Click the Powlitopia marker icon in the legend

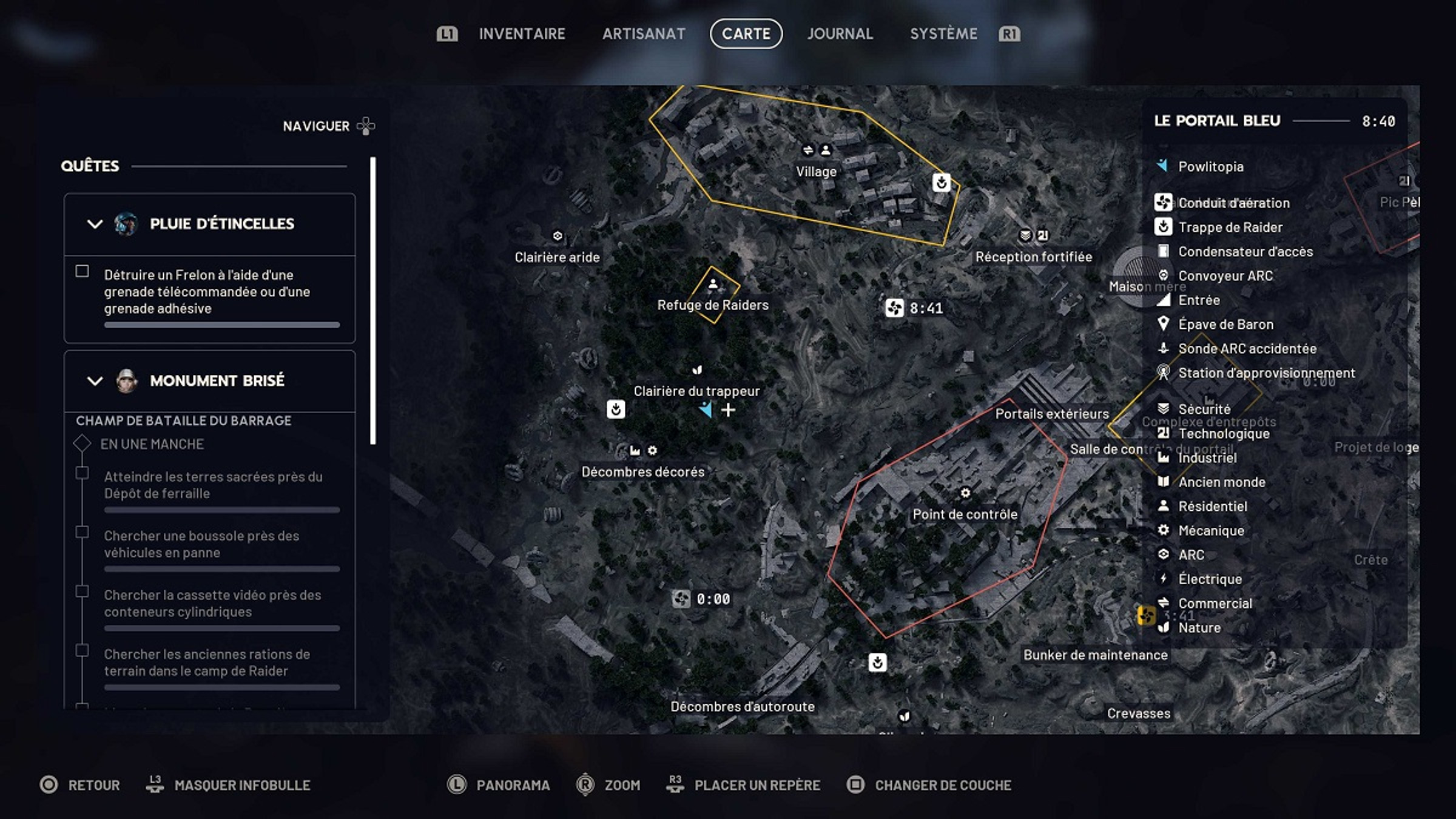pos(1163,166)
